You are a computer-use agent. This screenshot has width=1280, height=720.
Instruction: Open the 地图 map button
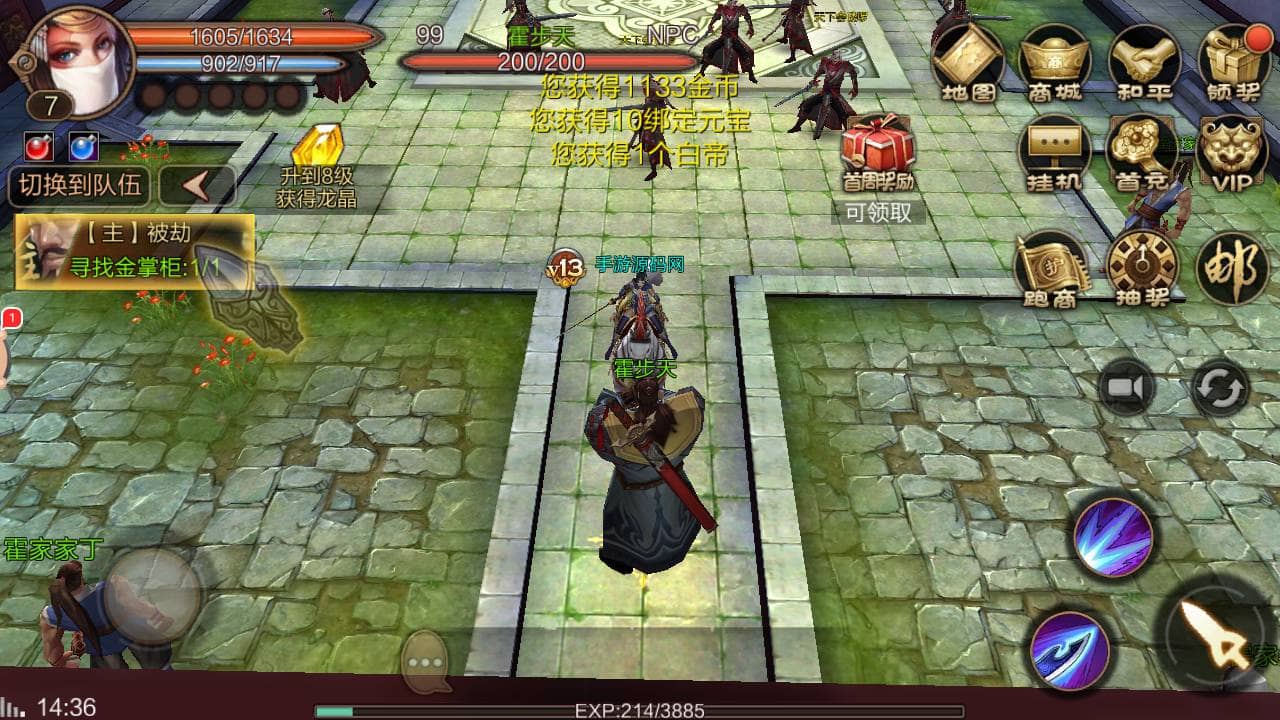[x=968, y=60]
